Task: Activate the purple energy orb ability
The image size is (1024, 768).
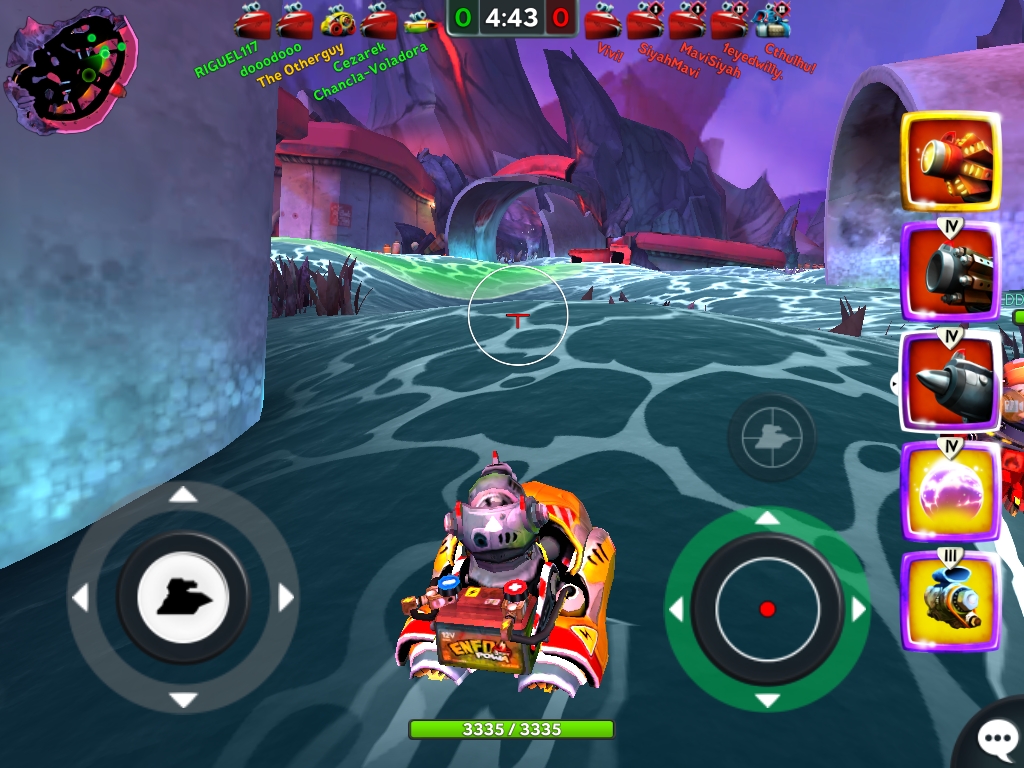Action: [x=950, y=491]
